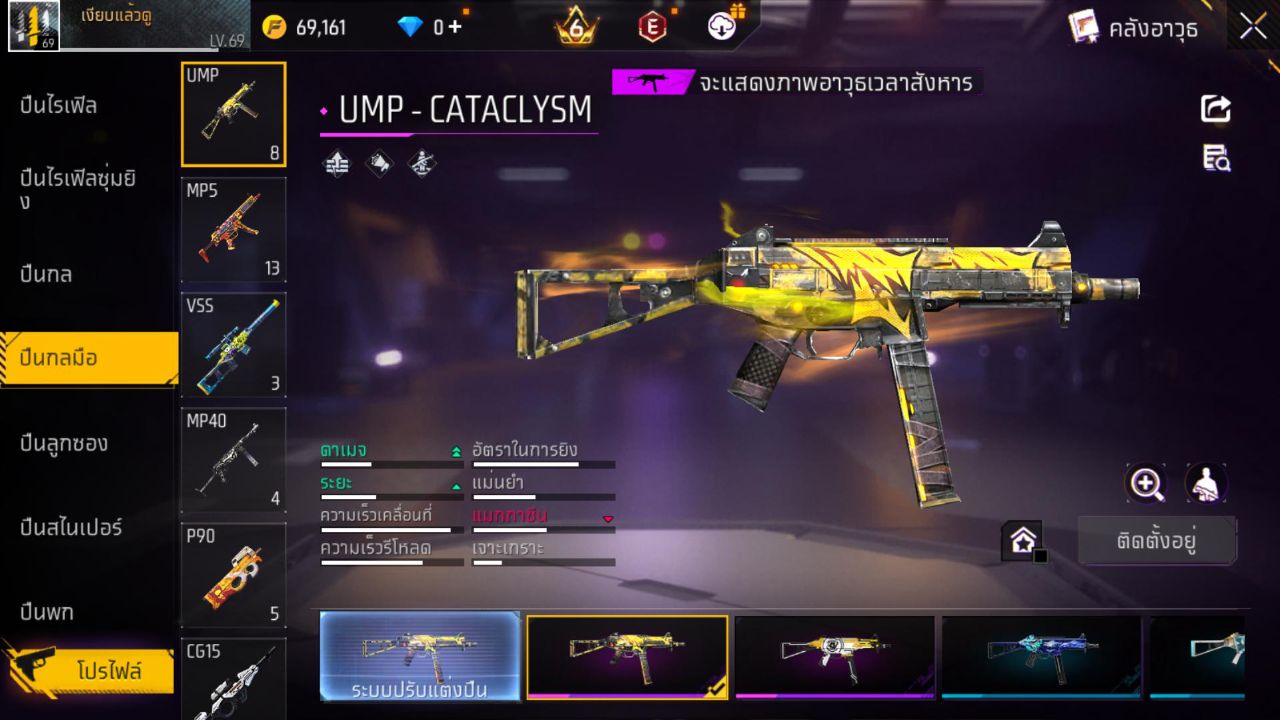Open the diamond top-up with the plus icon
The width and height of the screenshot is (1280, 720).
pyautogui.click(x=455, y=27)
